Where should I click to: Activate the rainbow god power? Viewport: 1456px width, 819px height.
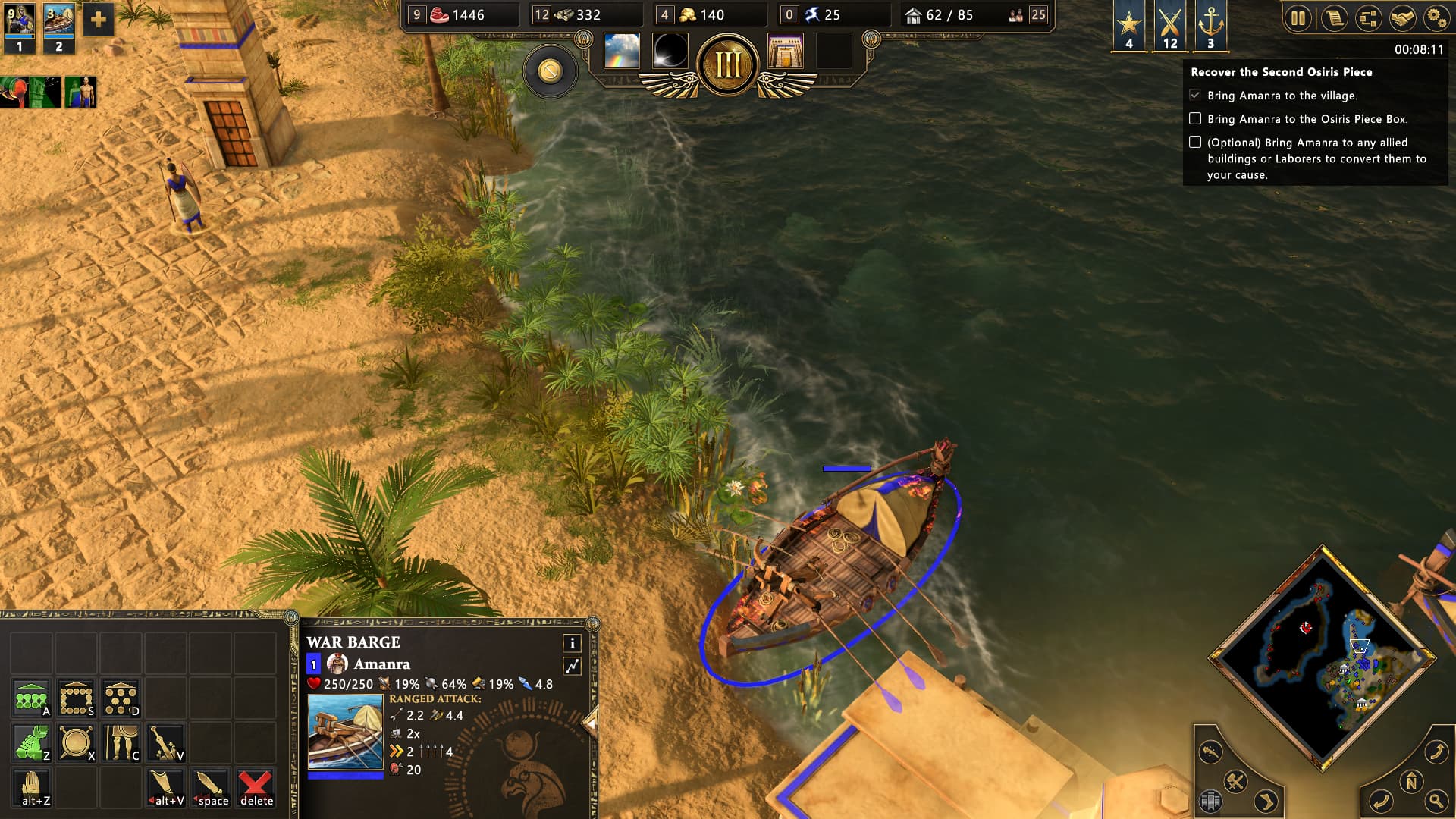[x=621, y=51]
